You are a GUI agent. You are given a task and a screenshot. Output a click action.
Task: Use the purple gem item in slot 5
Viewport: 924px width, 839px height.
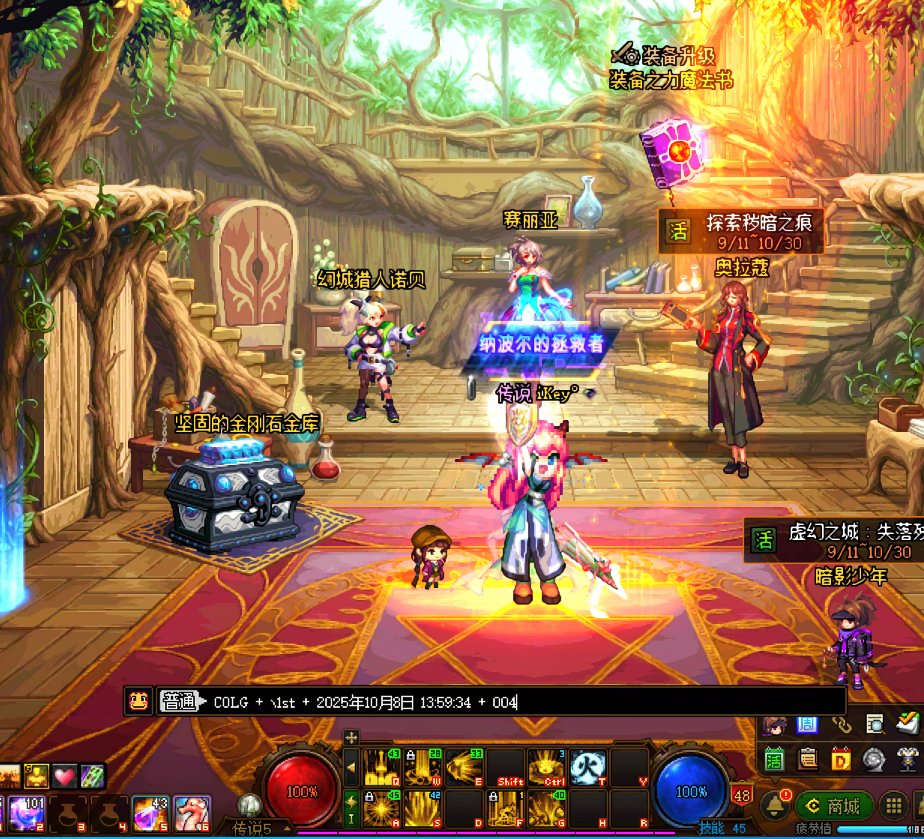150,812
